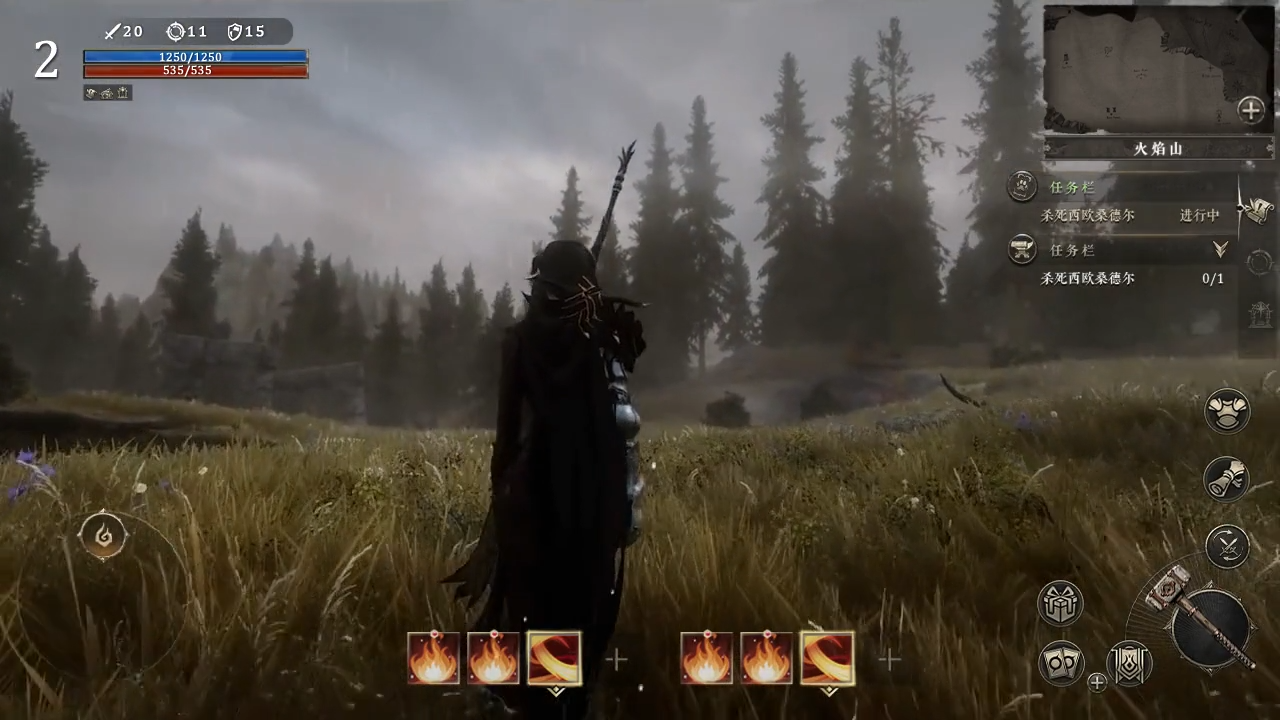
Task: Open the rolled scroll button
Action: click(1227, 479)
